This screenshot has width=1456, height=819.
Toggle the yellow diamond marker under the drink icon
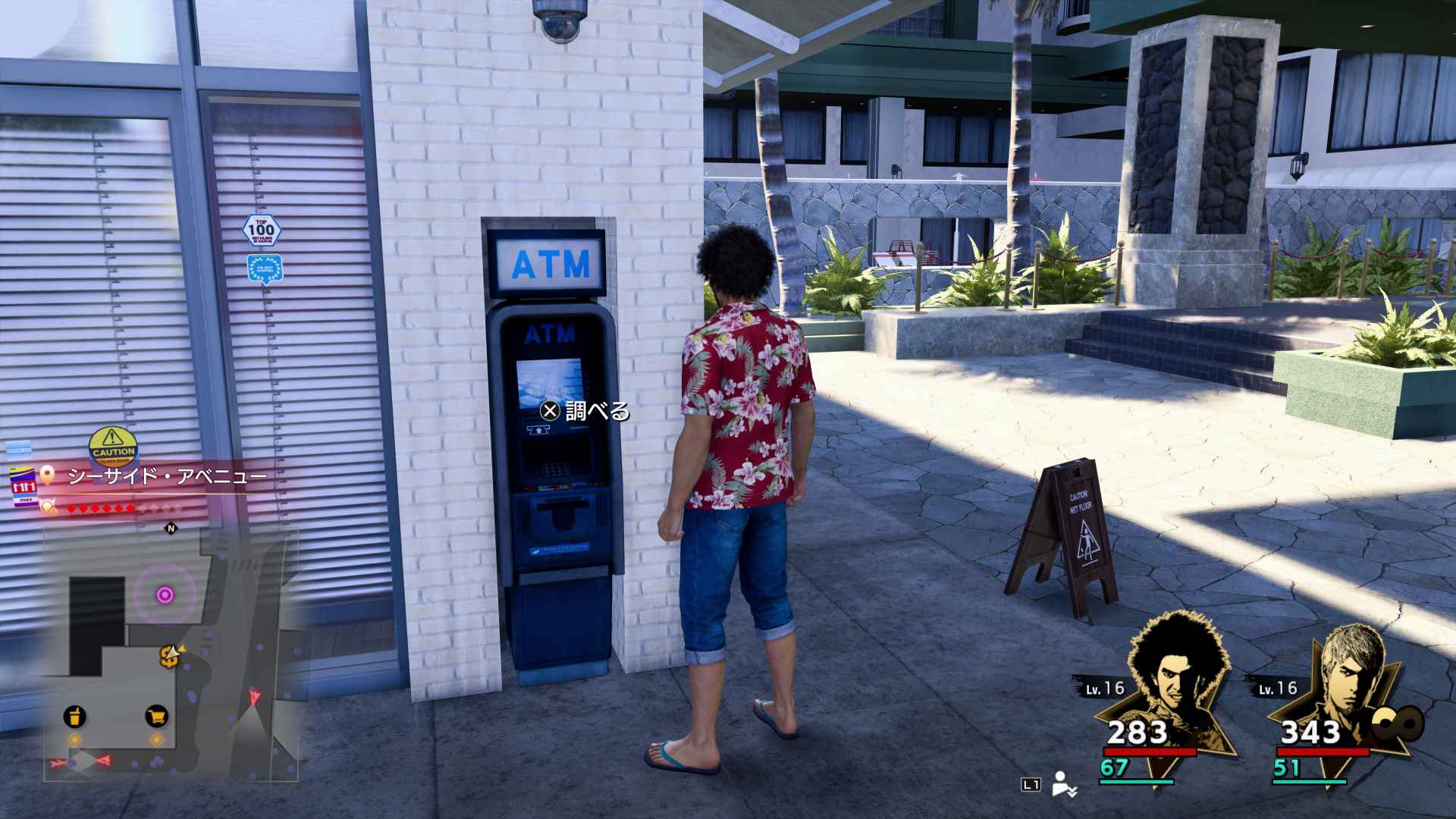[74, 740]
